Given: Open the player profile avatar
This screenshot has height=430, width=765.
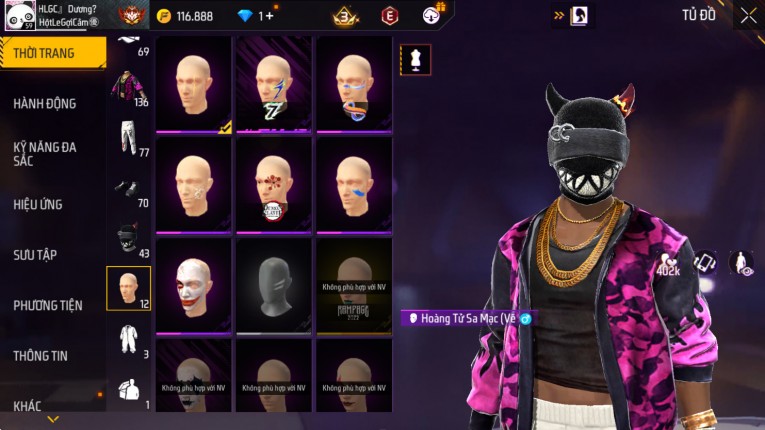Looking at the screenshot, I should click(x=19, y=15).
